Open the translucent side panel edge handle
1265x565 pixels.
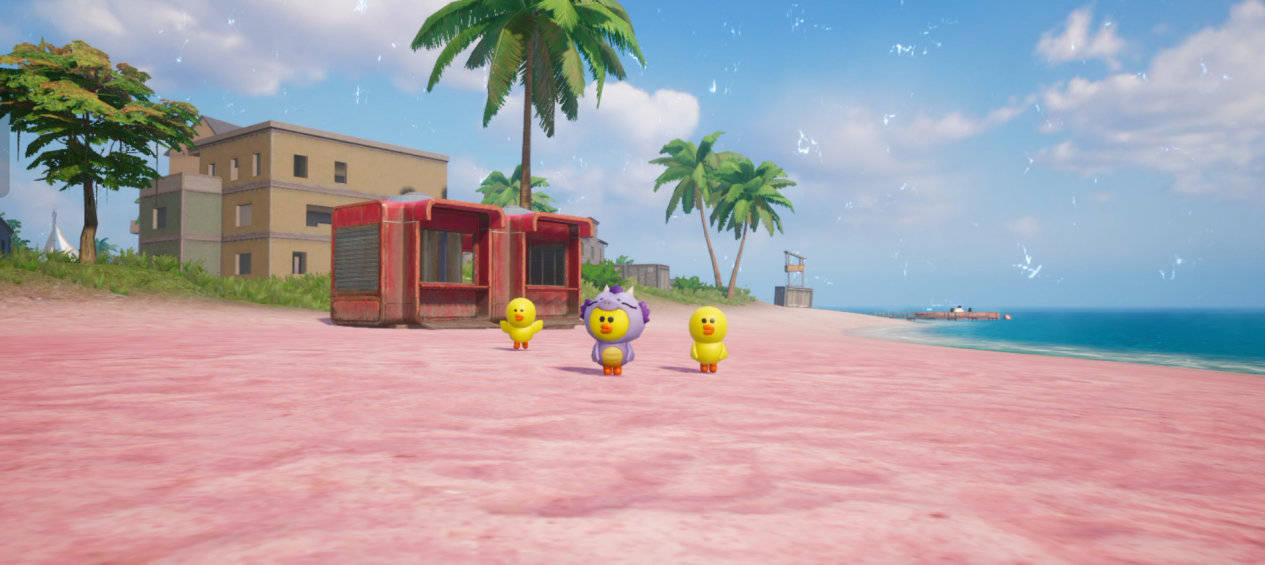tap(4, 157)
